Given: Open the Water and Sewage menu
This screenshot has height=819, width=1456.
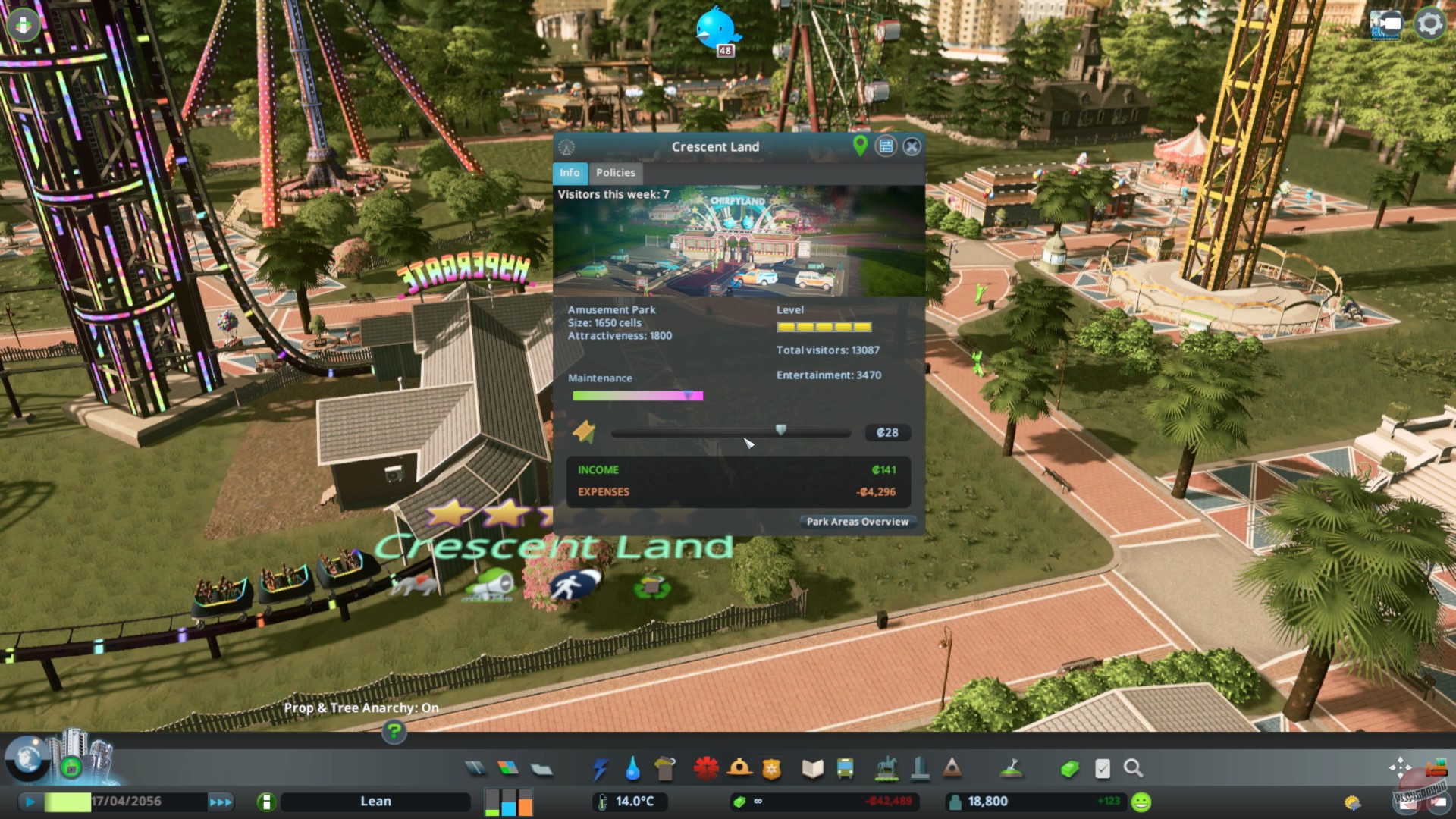Looking at the screenshot, I should point(634,769).
